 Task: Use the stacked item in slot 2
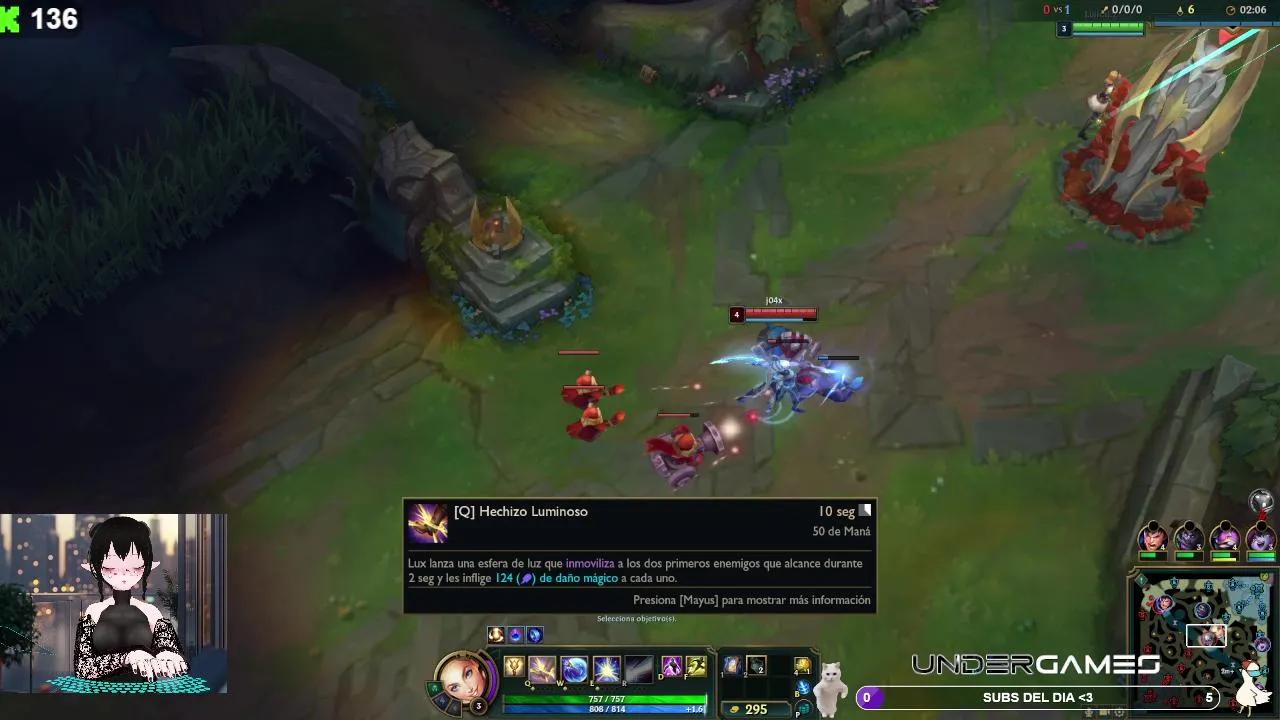coord(756,667)
